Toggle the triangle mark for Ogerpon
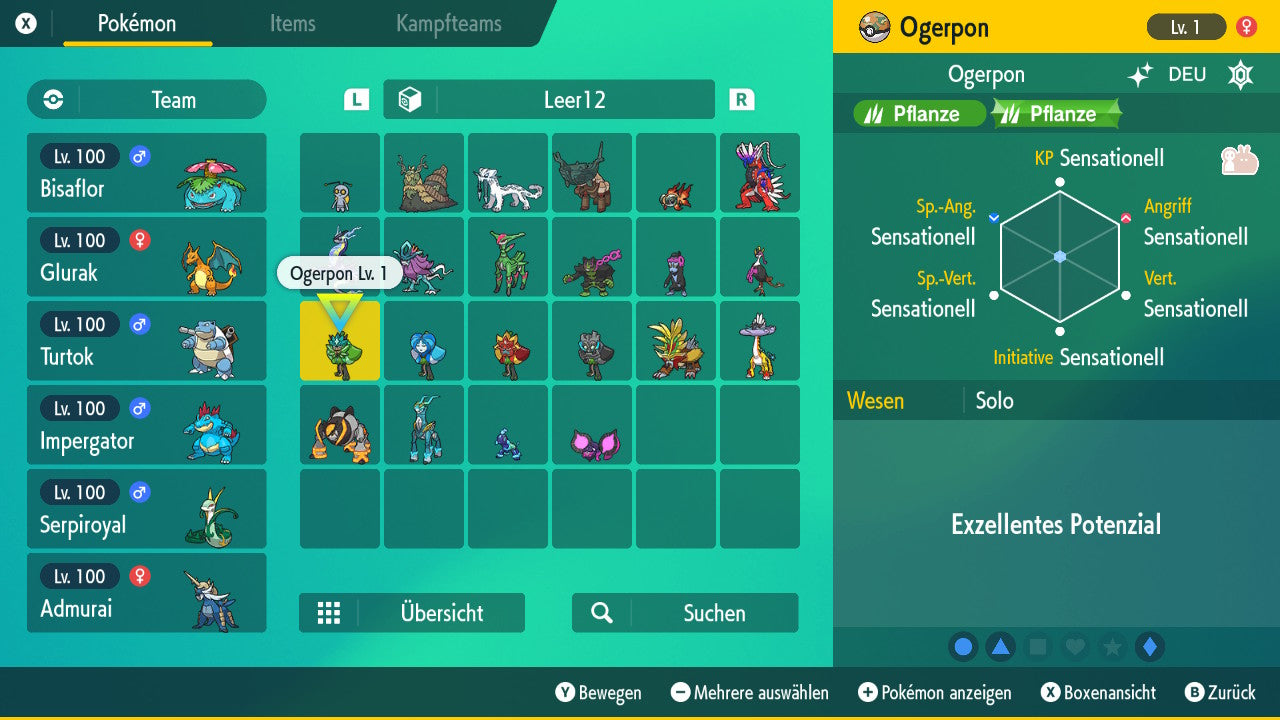1280x720 pixels. (1001, 647)
